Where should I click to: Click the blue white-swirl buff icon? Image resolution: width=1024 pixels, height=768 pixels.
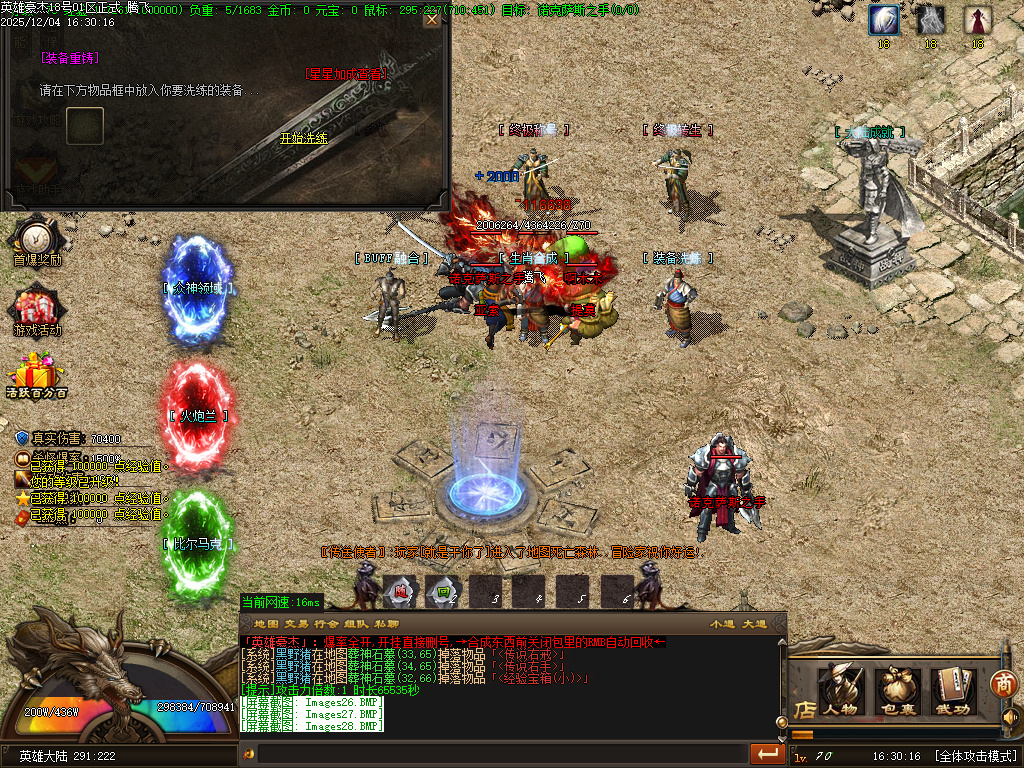coord(883,20)
